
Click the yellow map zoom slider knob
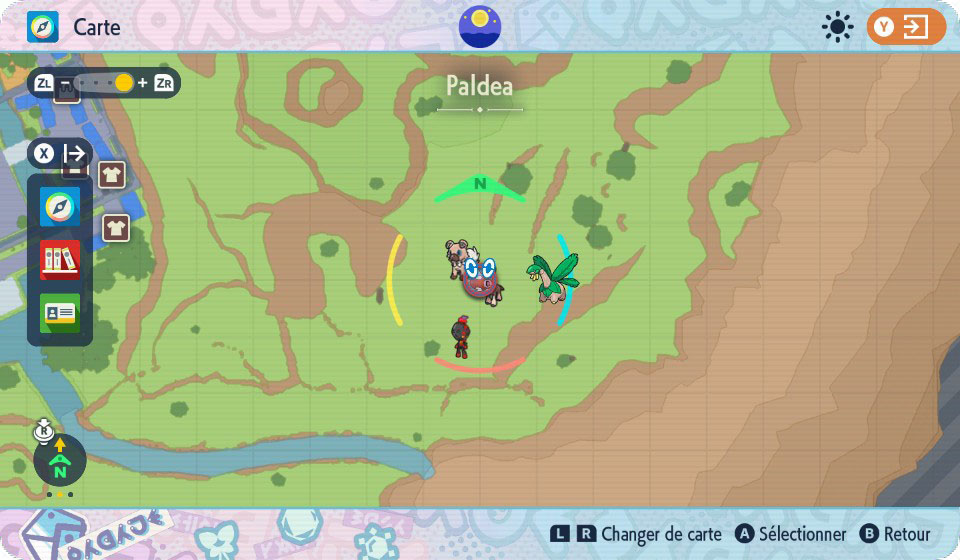[123, 83]
